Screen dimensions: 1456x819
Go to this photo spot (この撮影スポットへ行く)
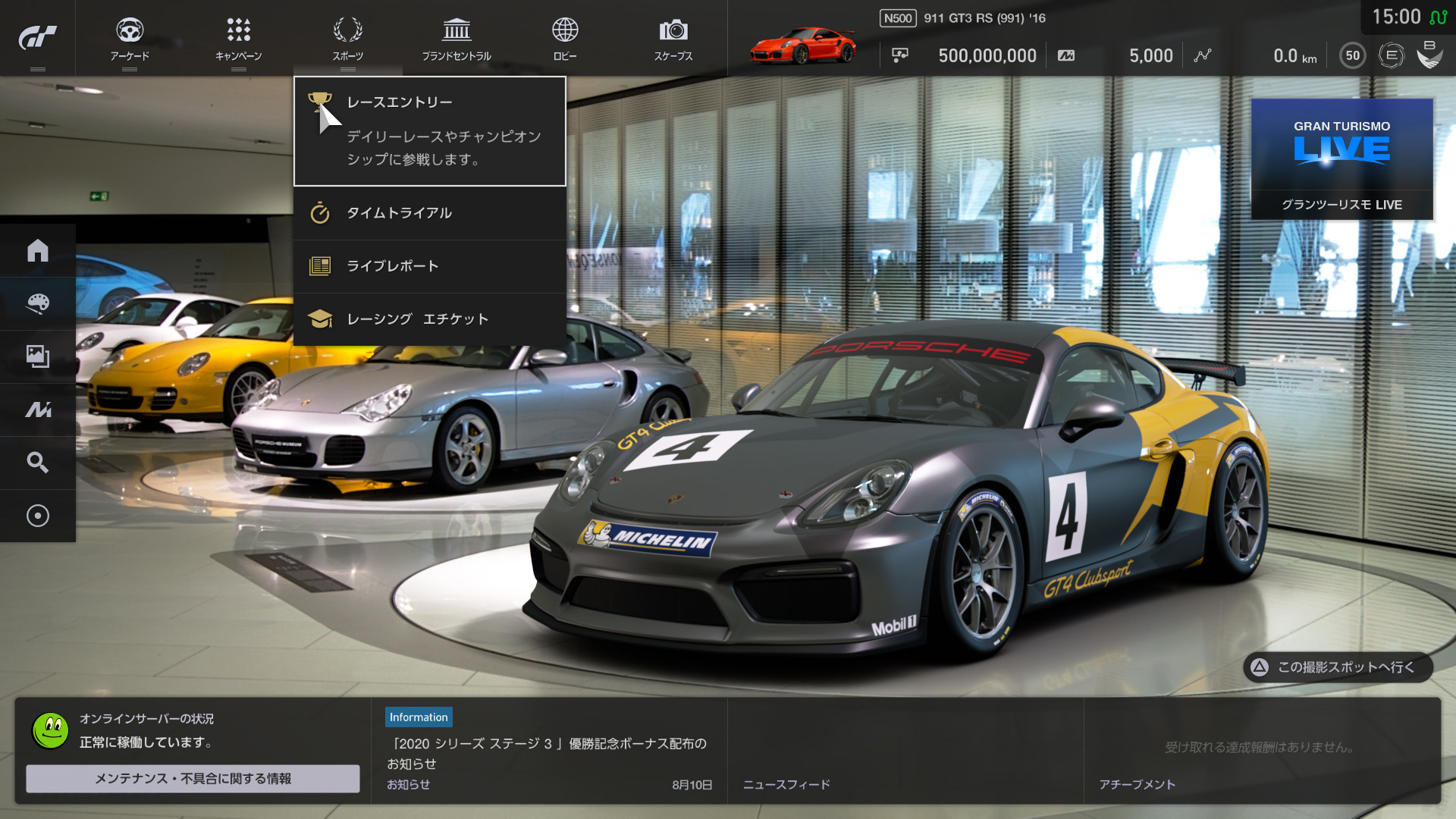pos(1338,667)
